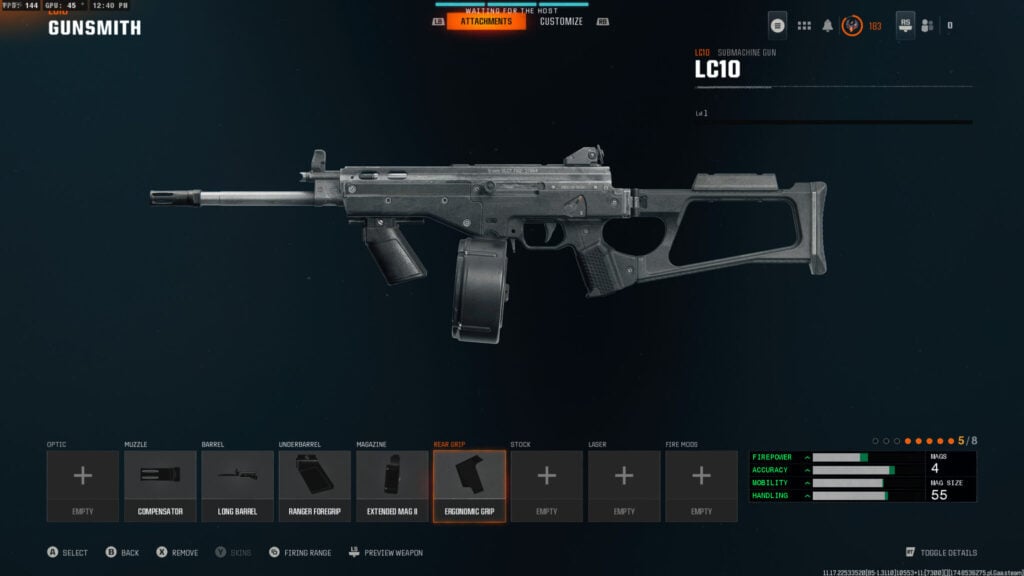Select the Long Barrel attachment slot

pos(237,485)
